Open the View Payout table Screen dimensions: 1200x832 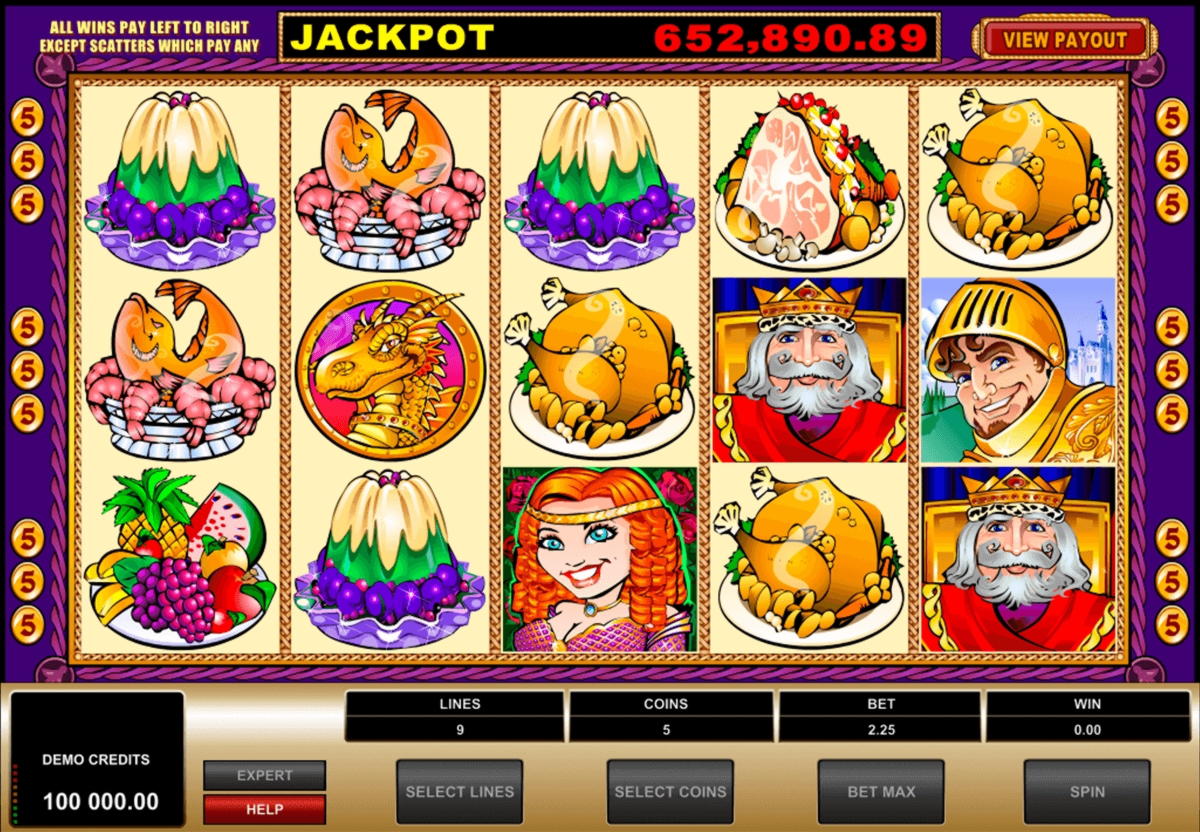tap(1064, 40)
